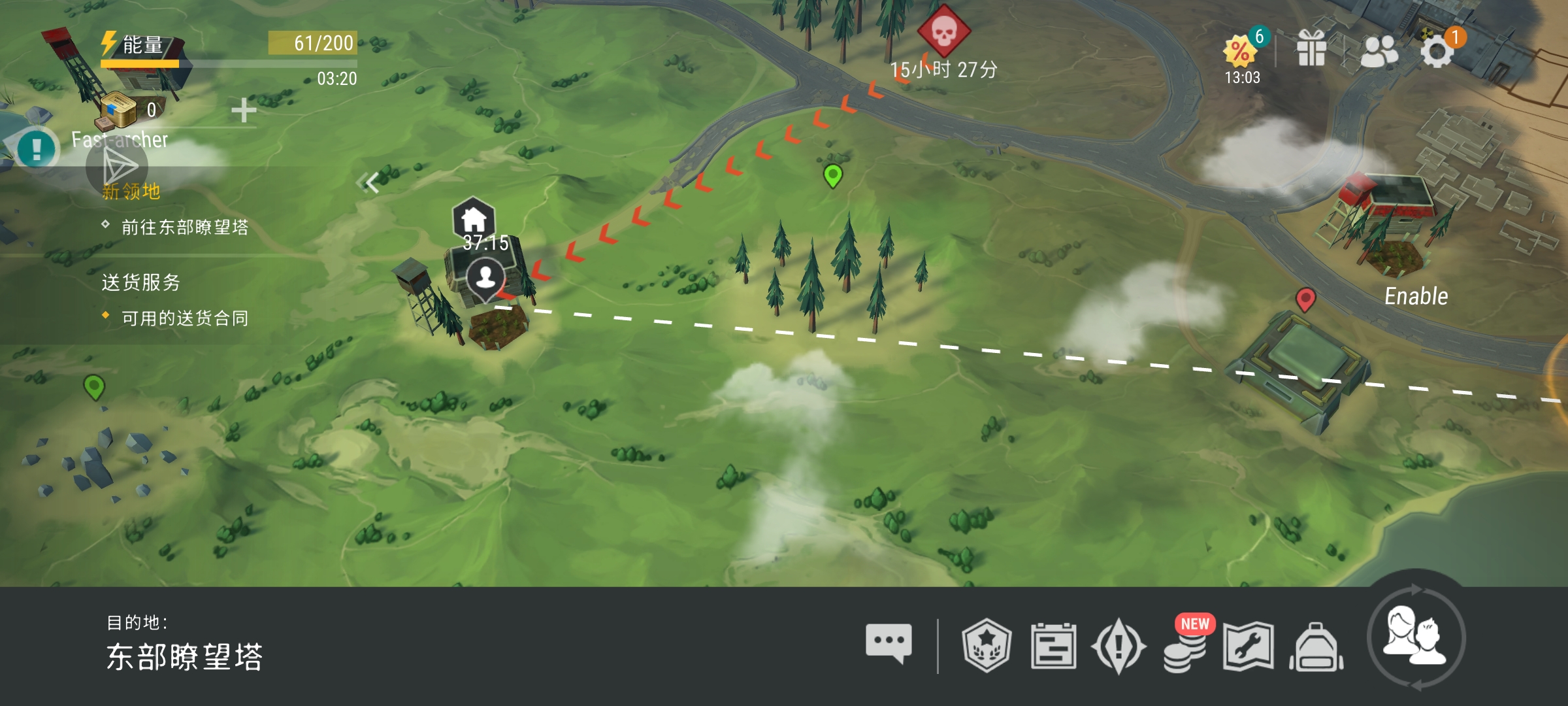1568x706 pixels.
Task: Open the map with wrench icon
Action: pos(1249,646)
